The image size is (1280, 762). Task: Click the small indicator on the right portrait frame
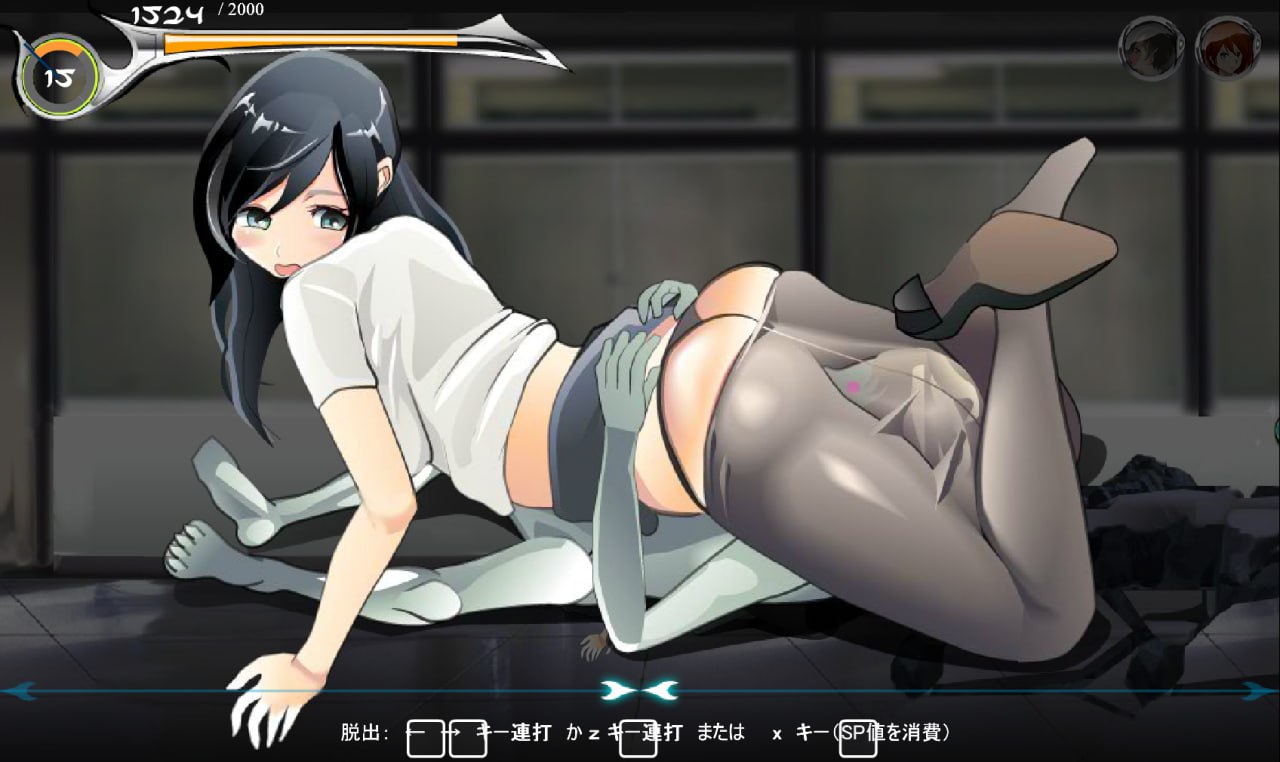tap(1258, 42)
